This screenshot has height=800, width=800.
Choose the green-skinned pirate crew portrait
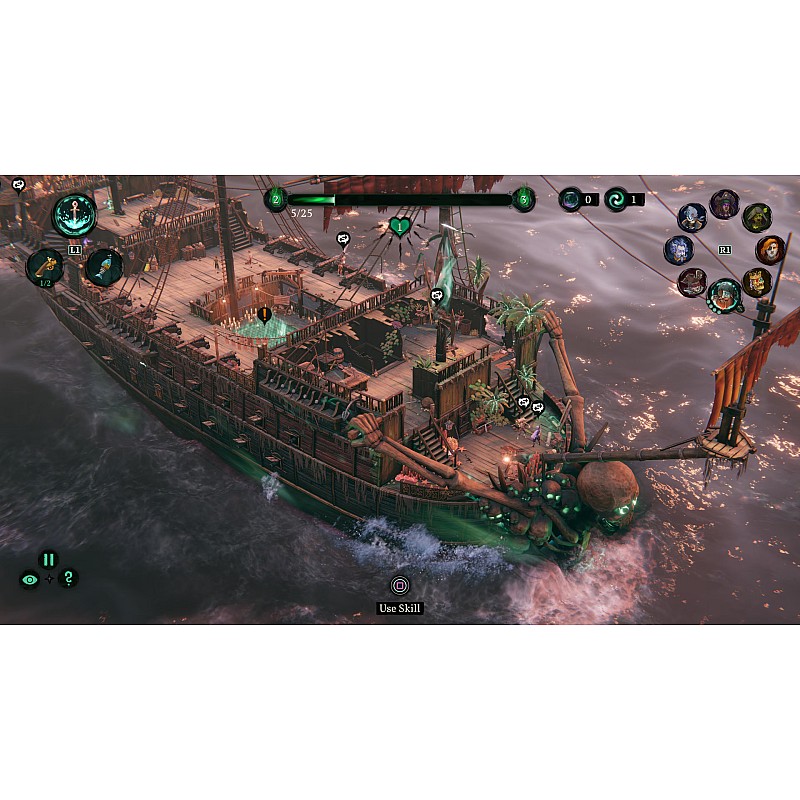757,218
